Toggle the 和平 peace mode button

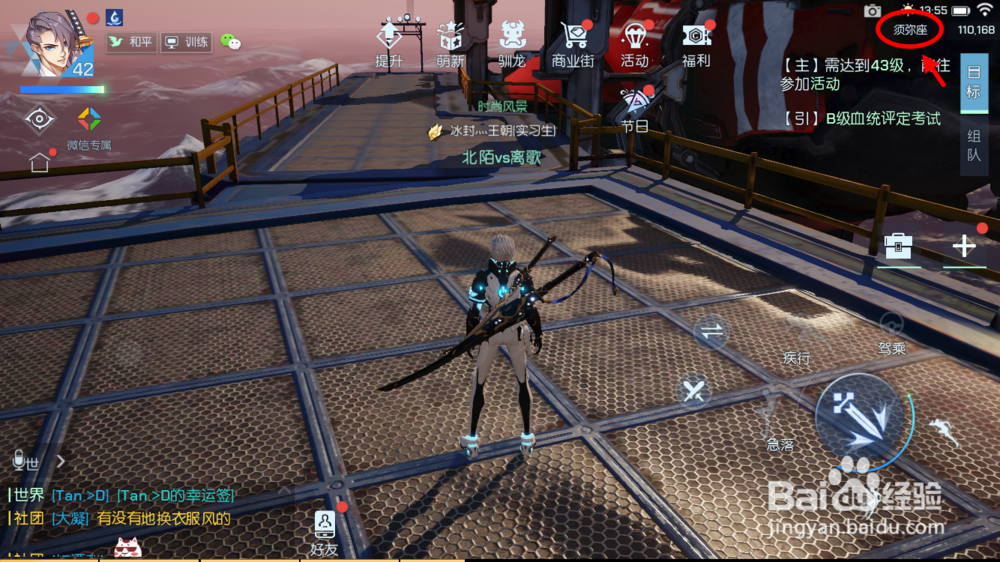coord(129,42)
